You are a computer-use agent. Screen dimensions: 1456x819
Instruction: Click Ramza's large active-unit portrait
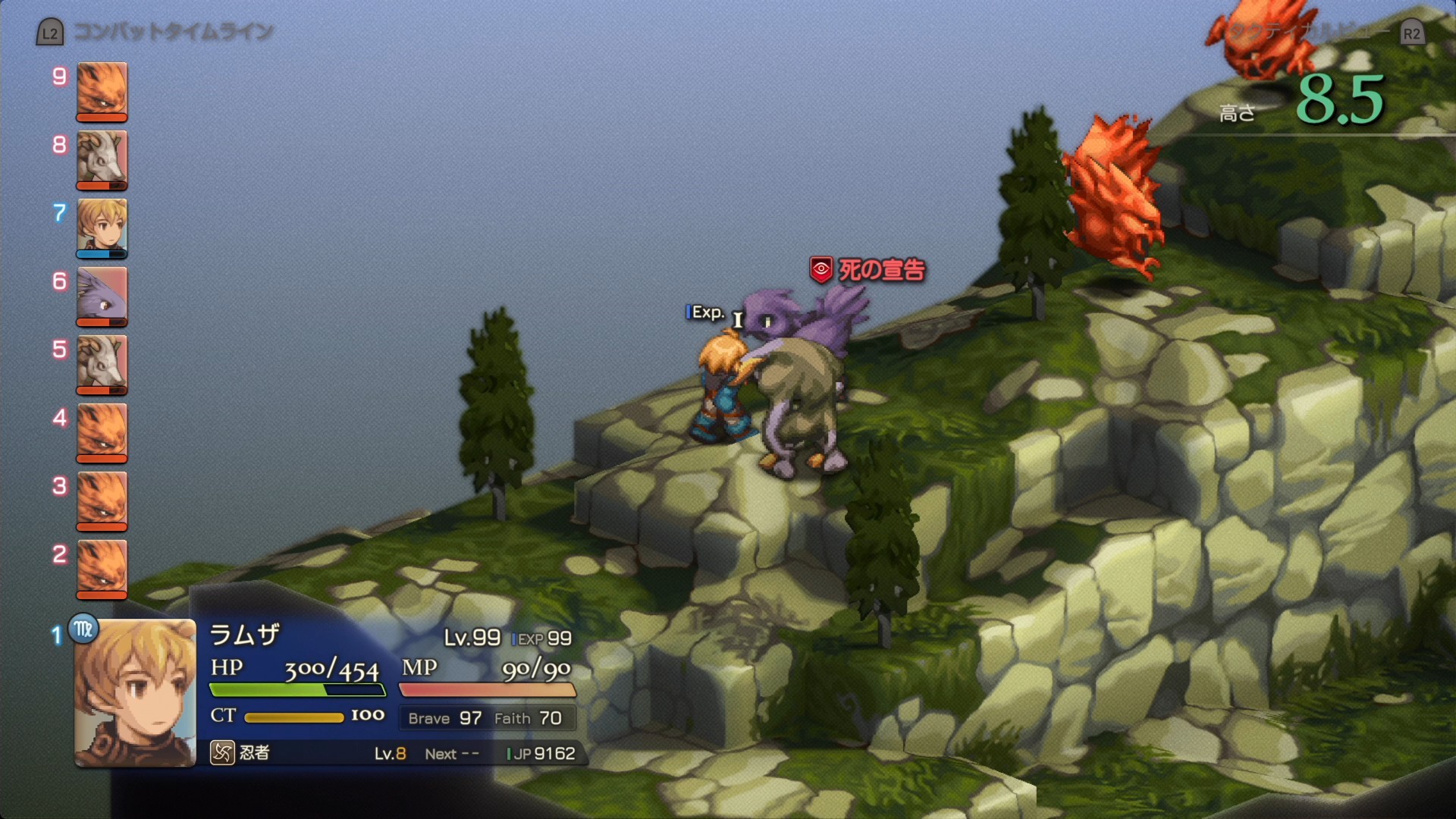135,693
